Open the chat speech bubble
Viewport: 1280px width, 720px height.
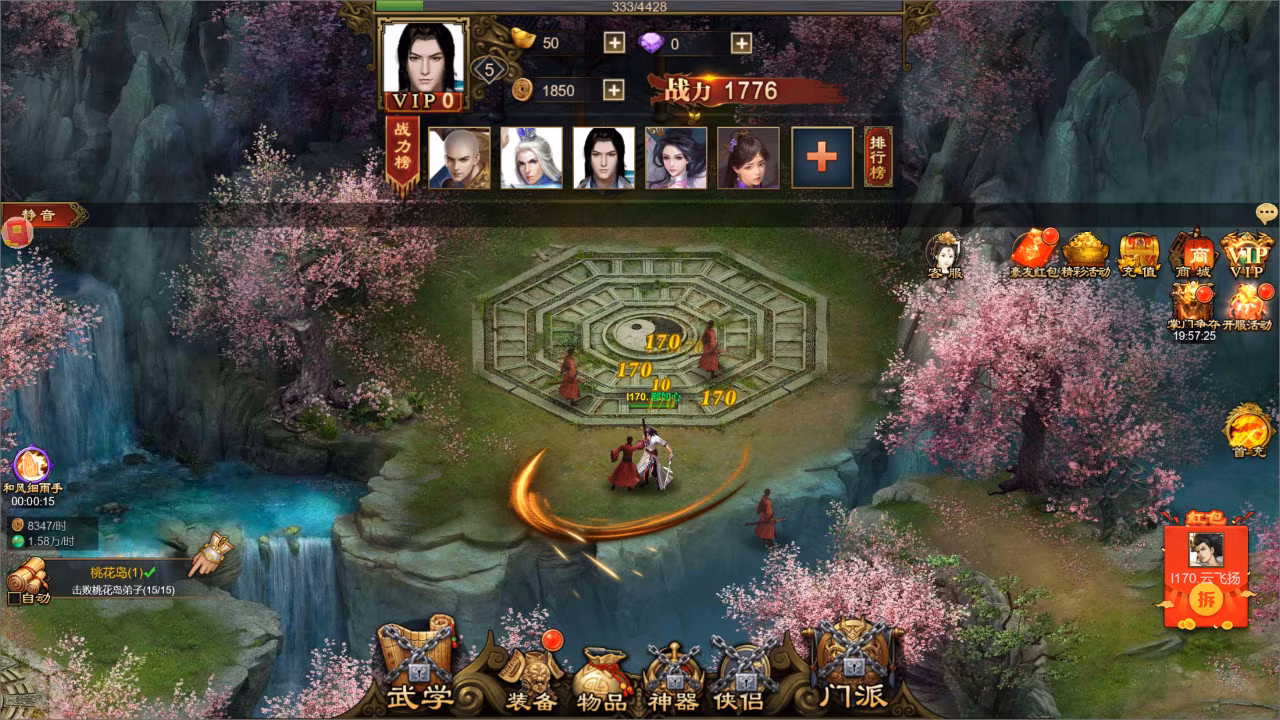pos(1267,213)
